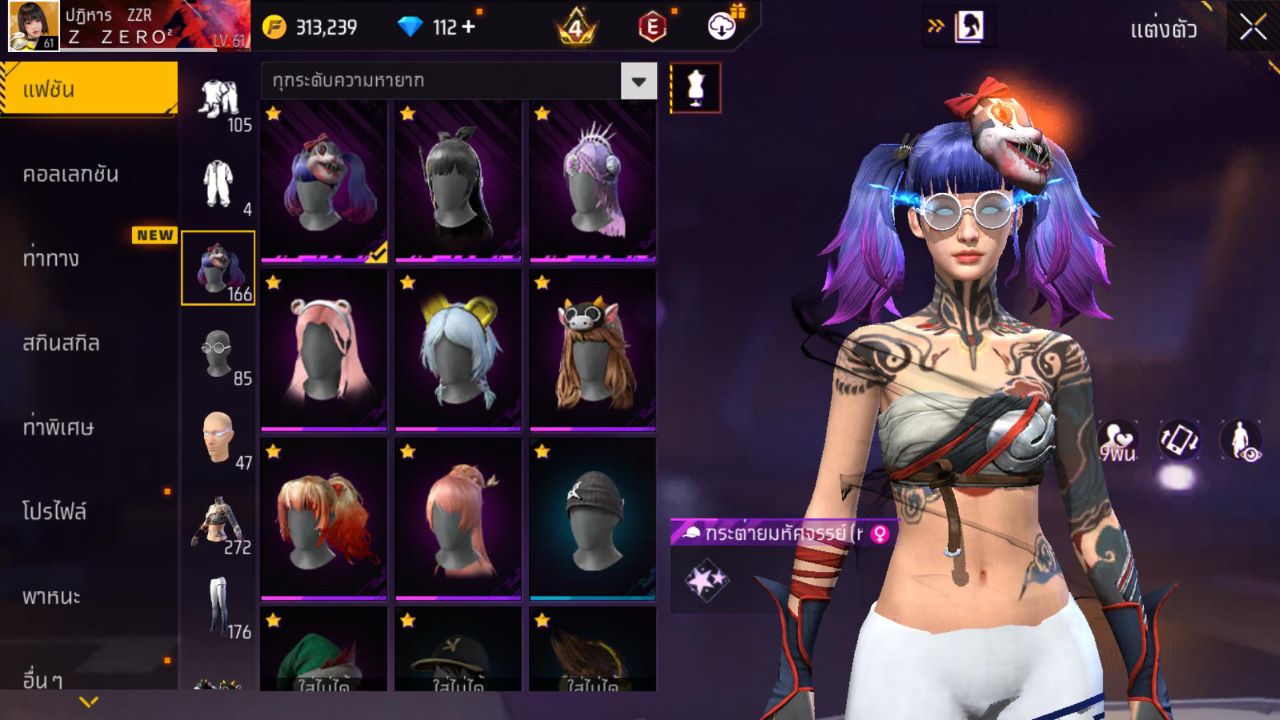Open the แฟชัน fashion tab
Screen dimensions: 1280x720
point(88,90)
